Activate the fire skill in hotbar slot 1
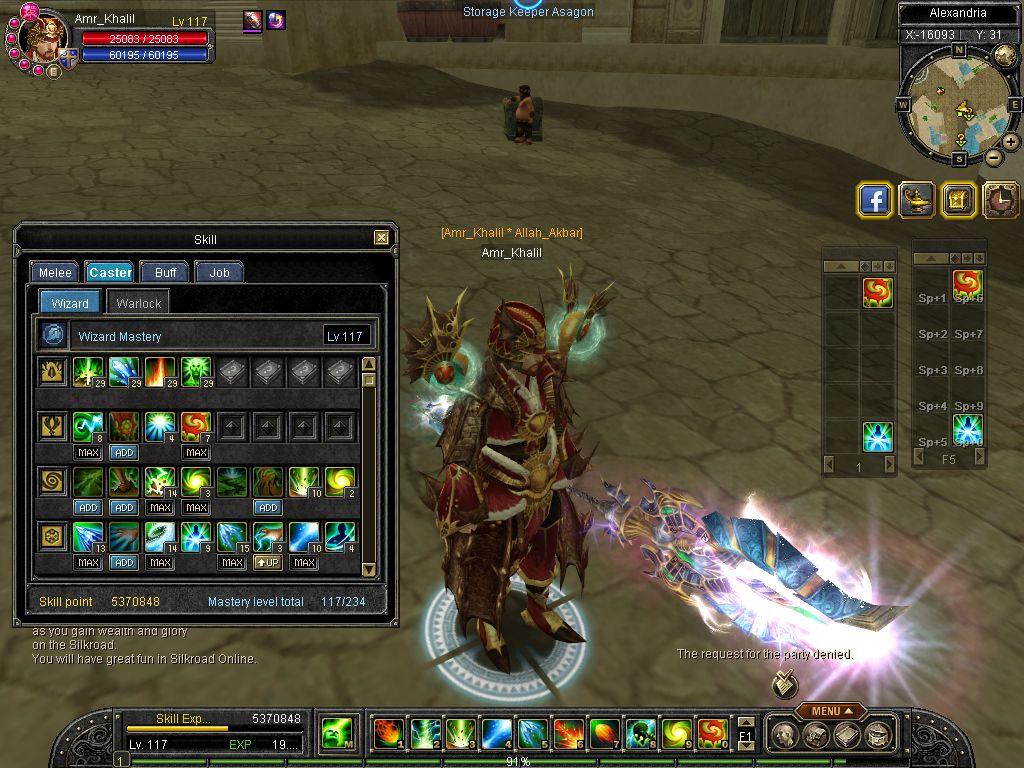 click(x=388, y=734)
